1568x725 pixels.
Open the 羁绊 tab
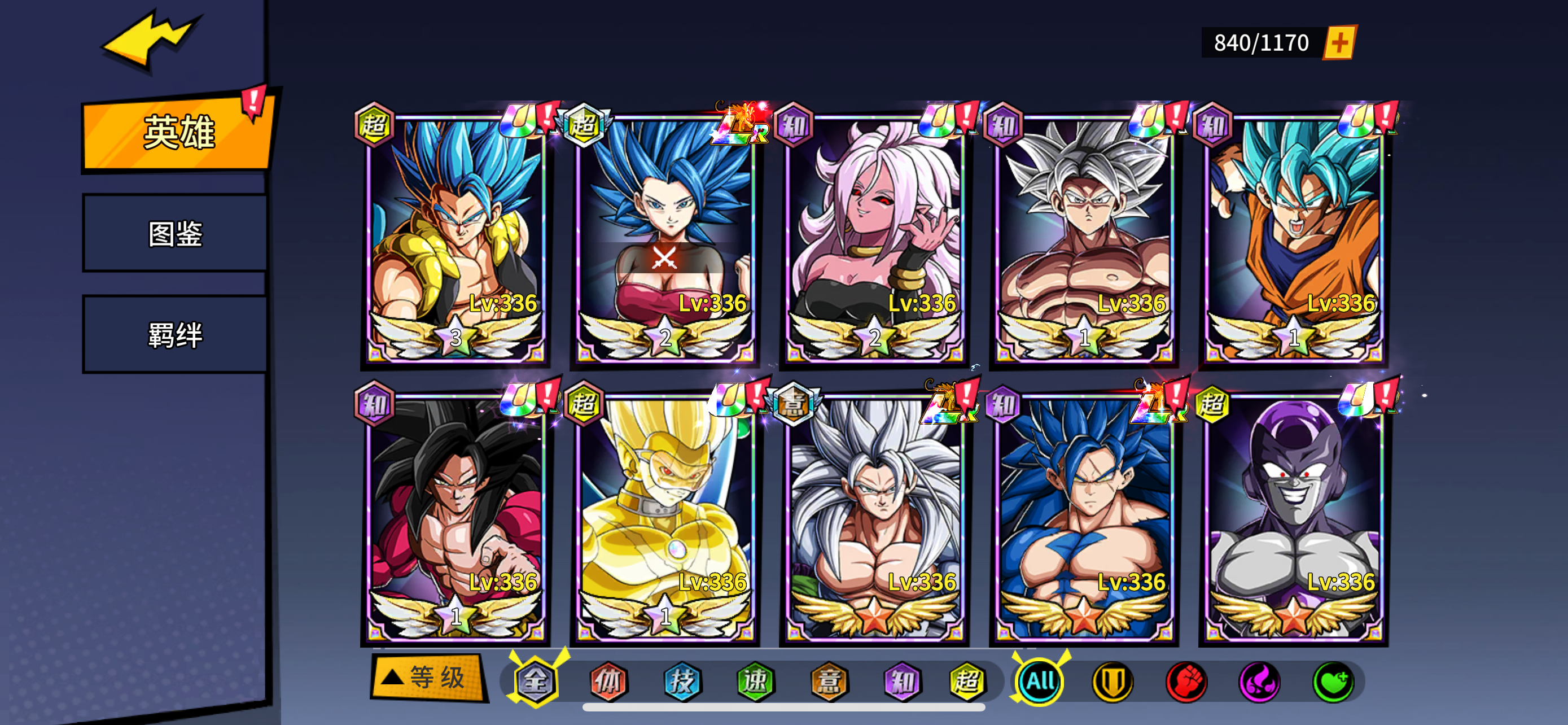(x=176, y=335)
